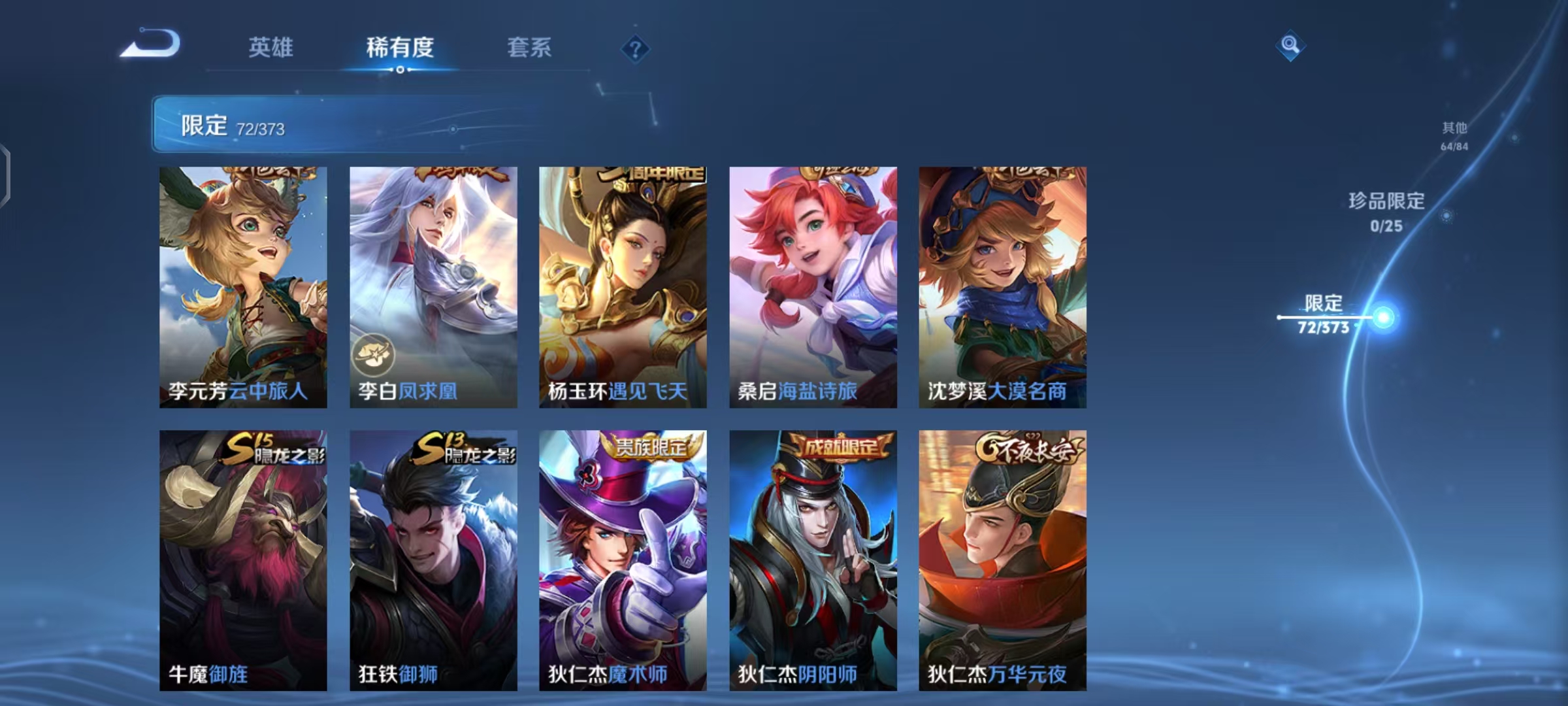This screenshot has height=706, width=1568.
Task: Open the help question mark icon
Action: tap(637, 49)
